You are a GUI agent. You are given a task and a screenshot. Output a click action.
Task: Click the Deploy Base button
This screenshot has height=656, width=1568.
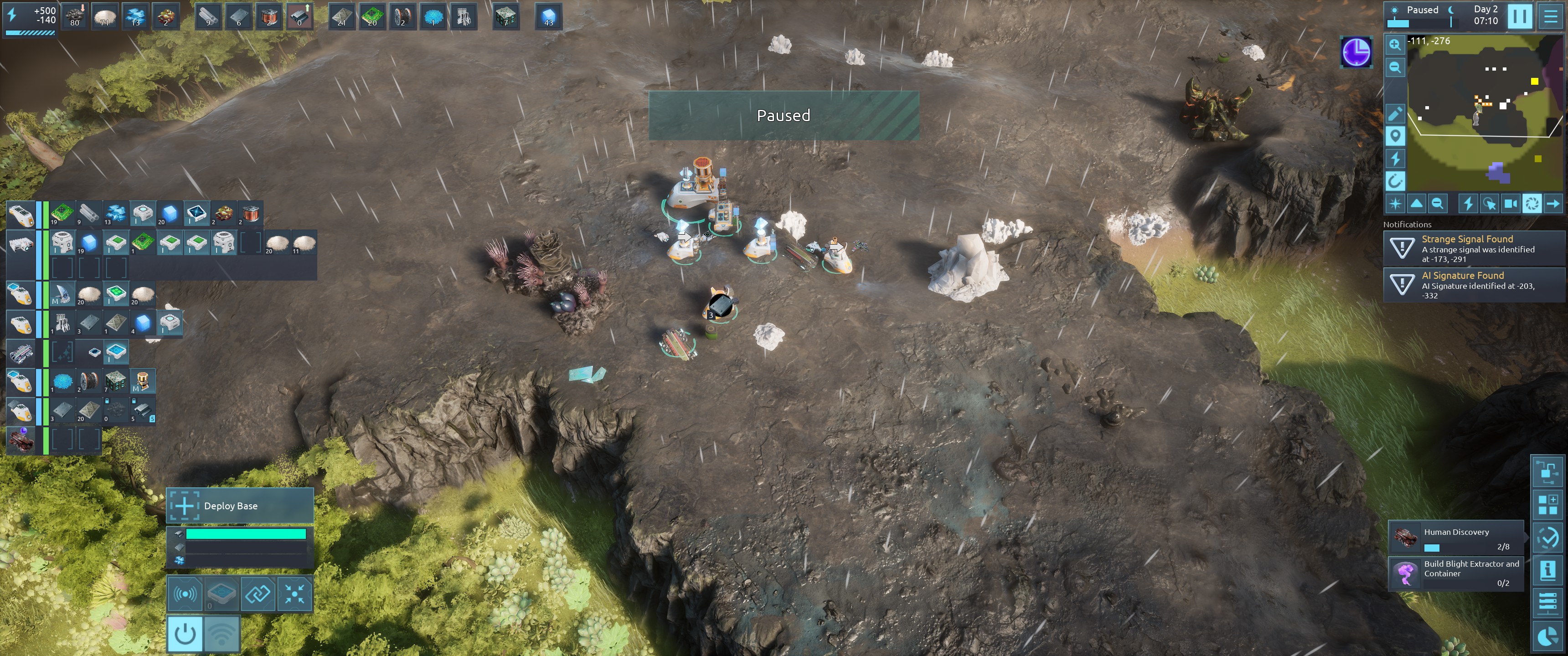tap(240, 506)
